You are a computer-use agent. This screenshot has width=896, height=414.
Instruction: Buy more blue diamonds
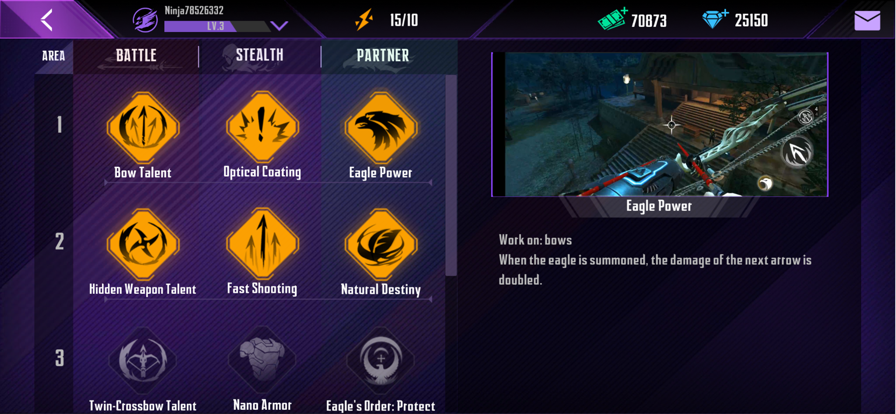(715, 20)
